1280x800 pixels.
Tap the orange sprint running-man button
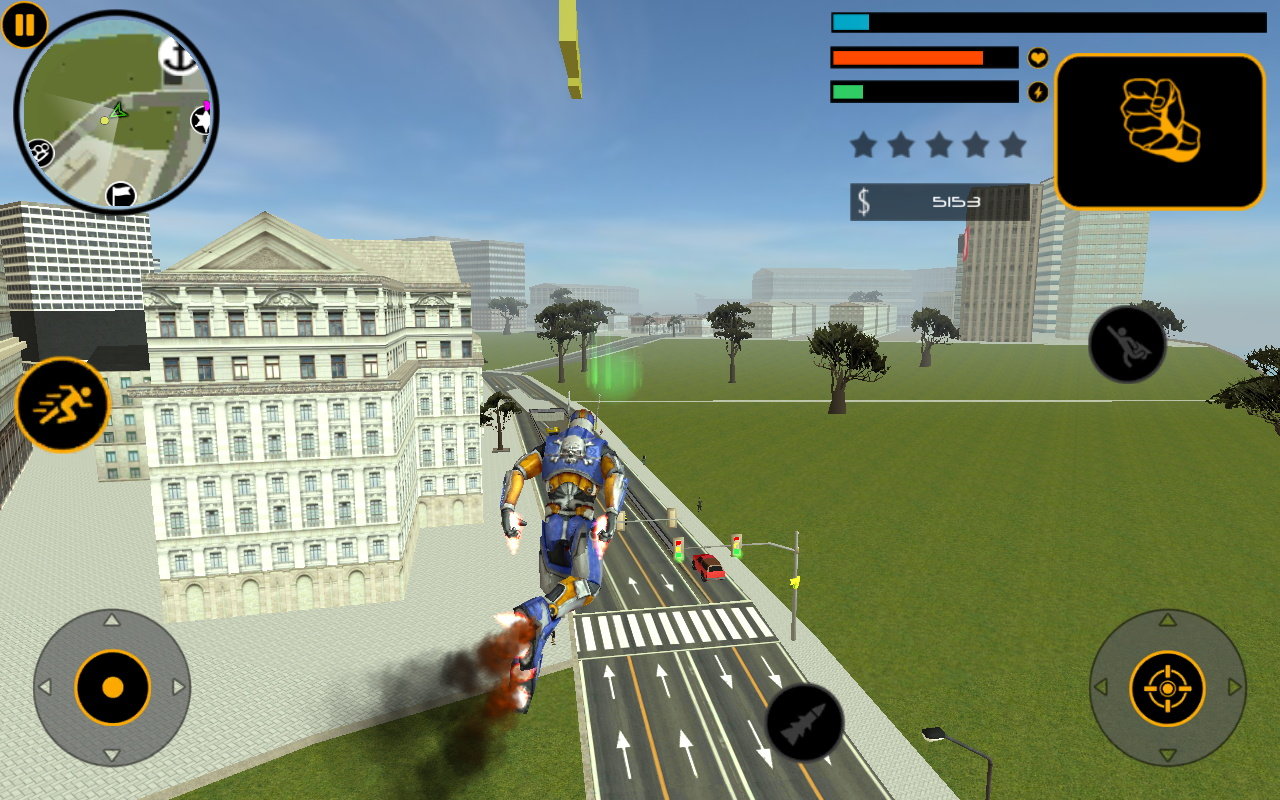62,404
